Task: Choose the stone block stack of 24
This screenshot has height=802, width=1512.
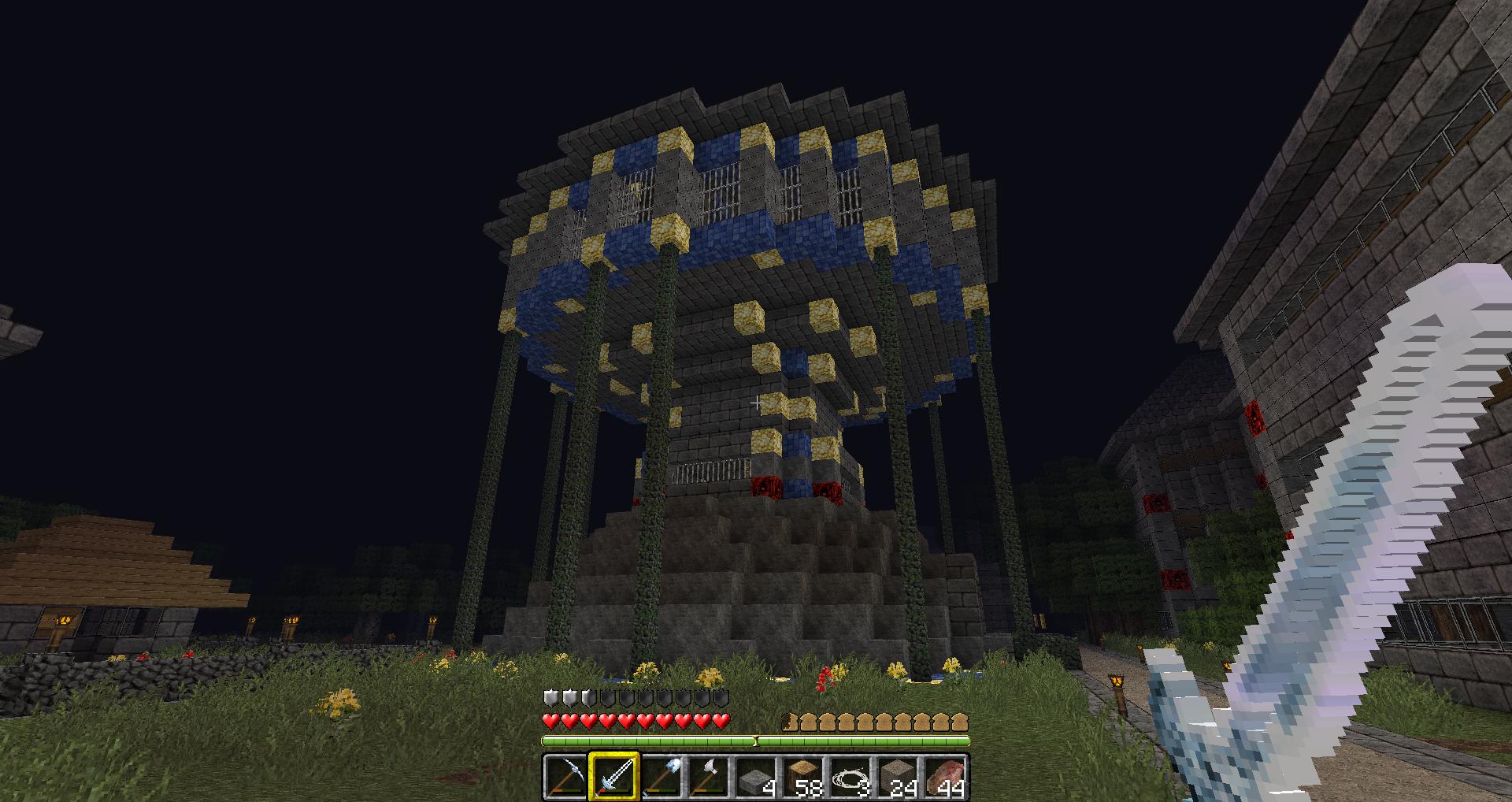Action: click(x=898, y=777)
